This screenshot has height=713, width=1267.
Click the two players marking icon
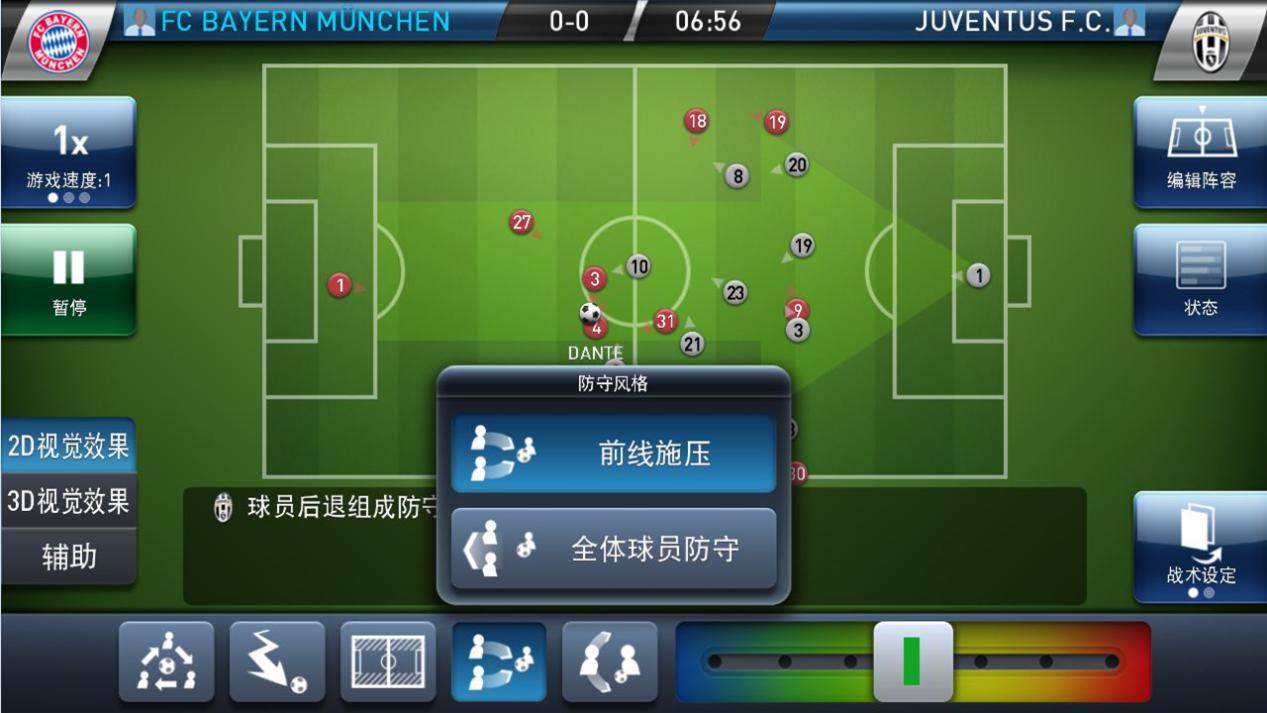pyautogui.click(x=609, y=661)
